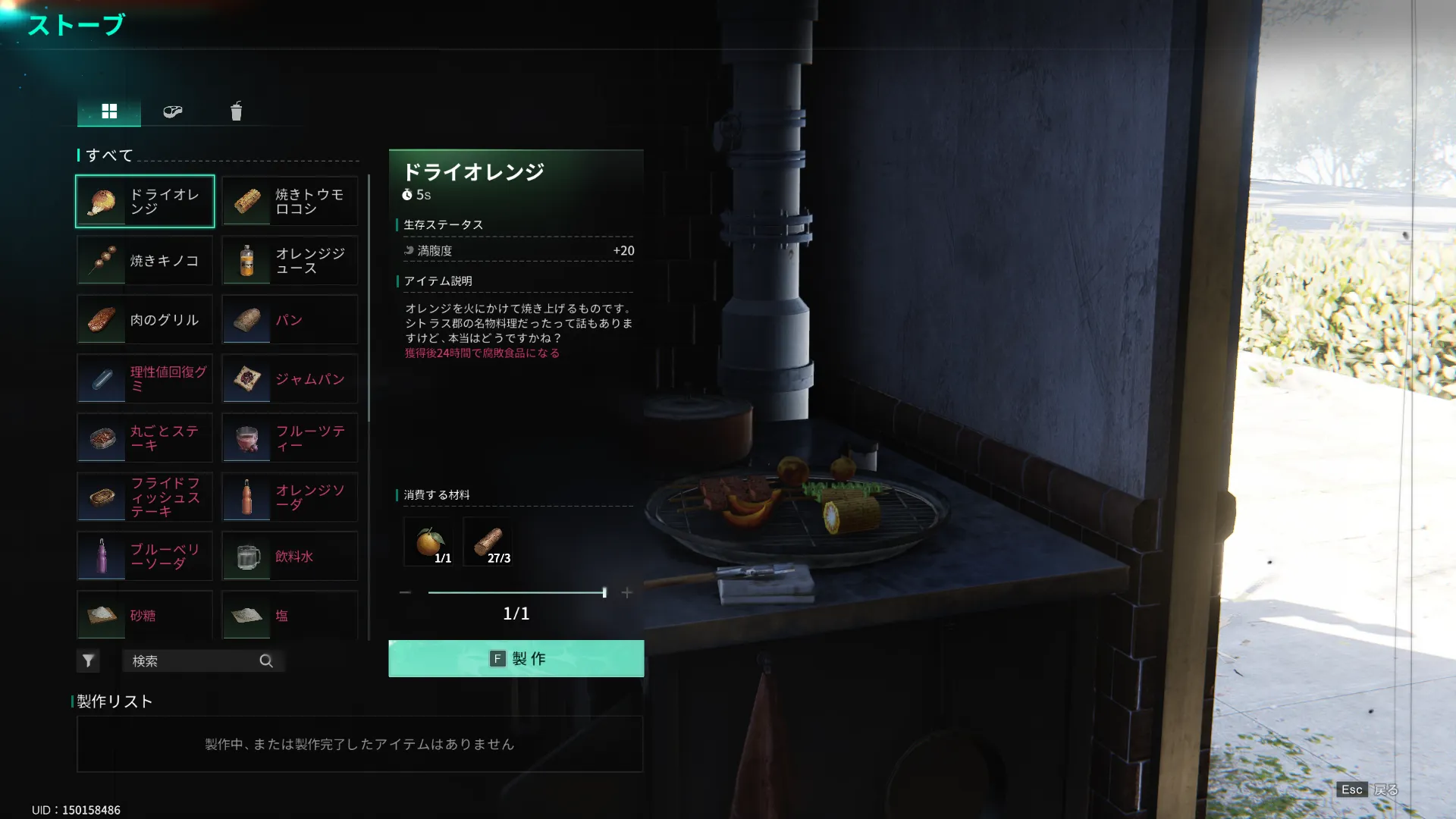The height and width of the screenshot is (819, 1456).
Task: Select the ジャムパン recipe
Action: click(290, 379)
